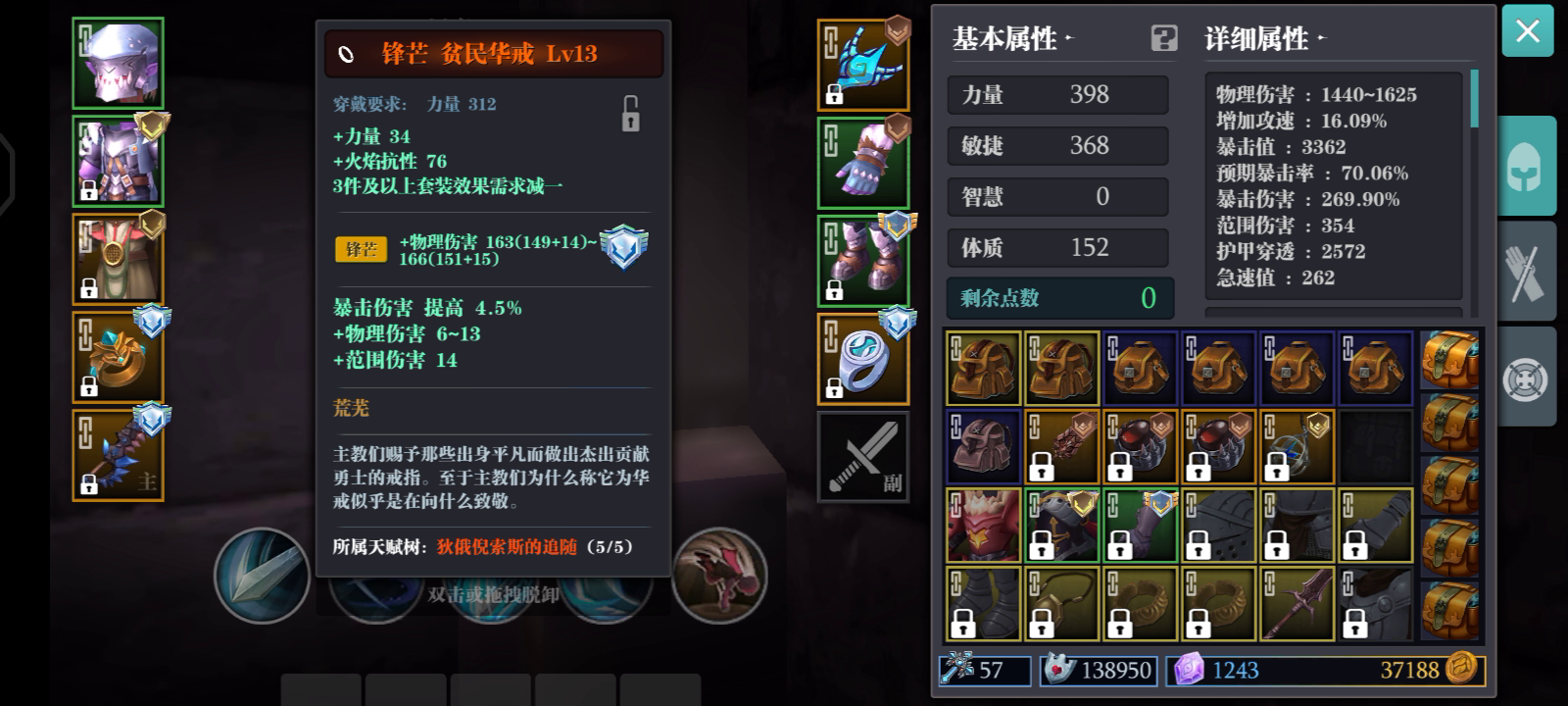Click the off-hand sword slot marked 副

pos(863,457)
